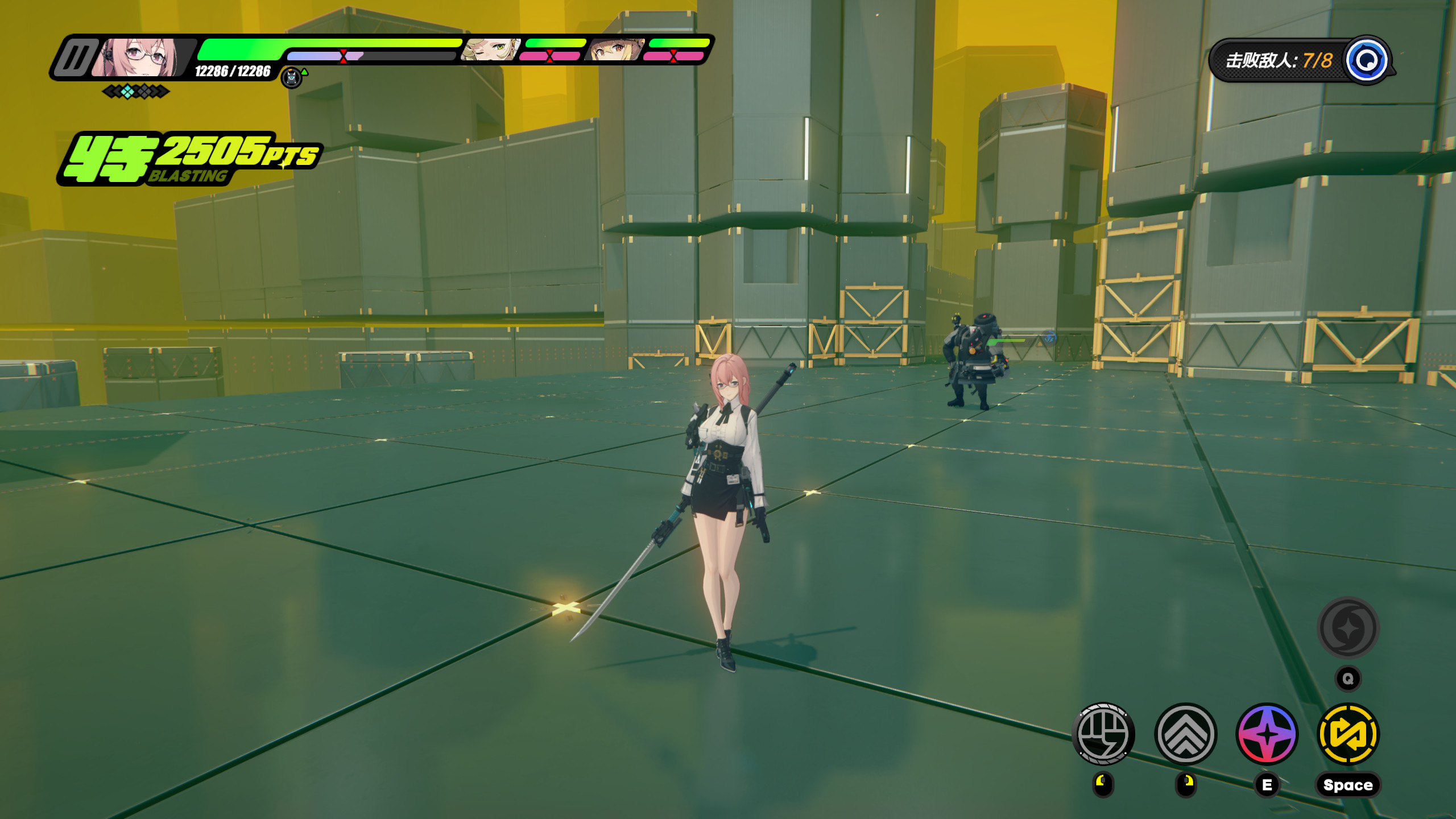Click the Space keybind label
This screenshot has height=819, width=1456.
(1348, 784)
